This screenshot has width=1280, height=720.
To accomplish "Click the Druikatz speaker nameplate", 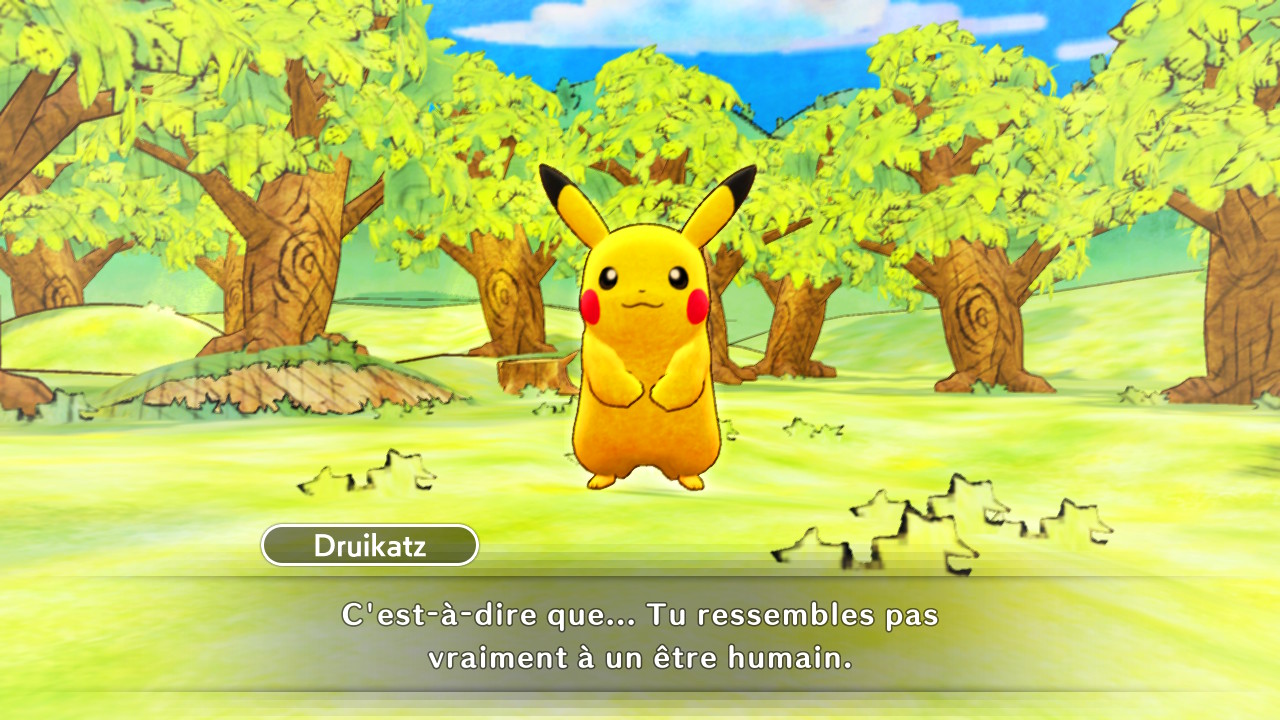I will [368, 546].
